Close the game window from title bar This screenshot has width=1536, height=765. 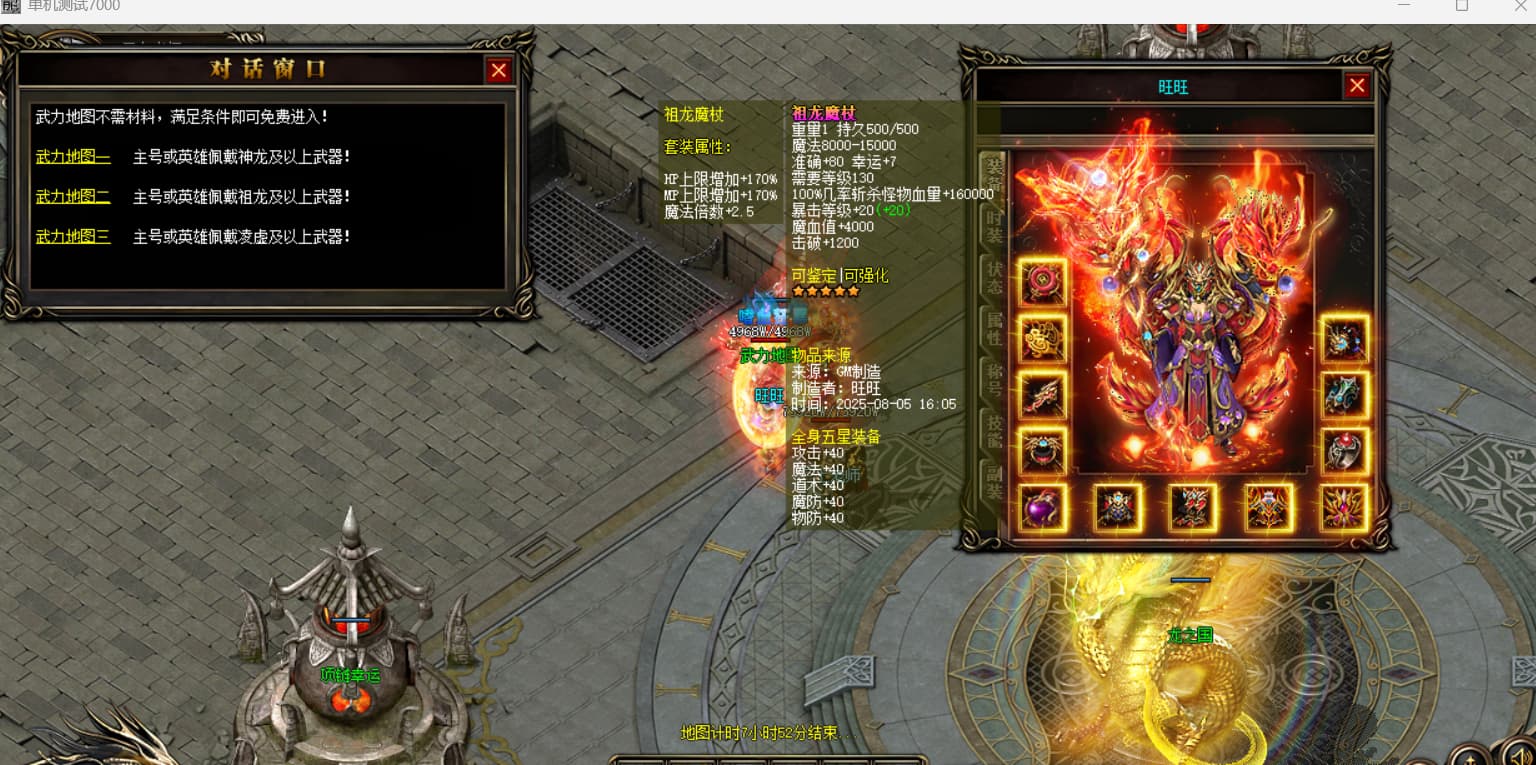point(1520,5)
